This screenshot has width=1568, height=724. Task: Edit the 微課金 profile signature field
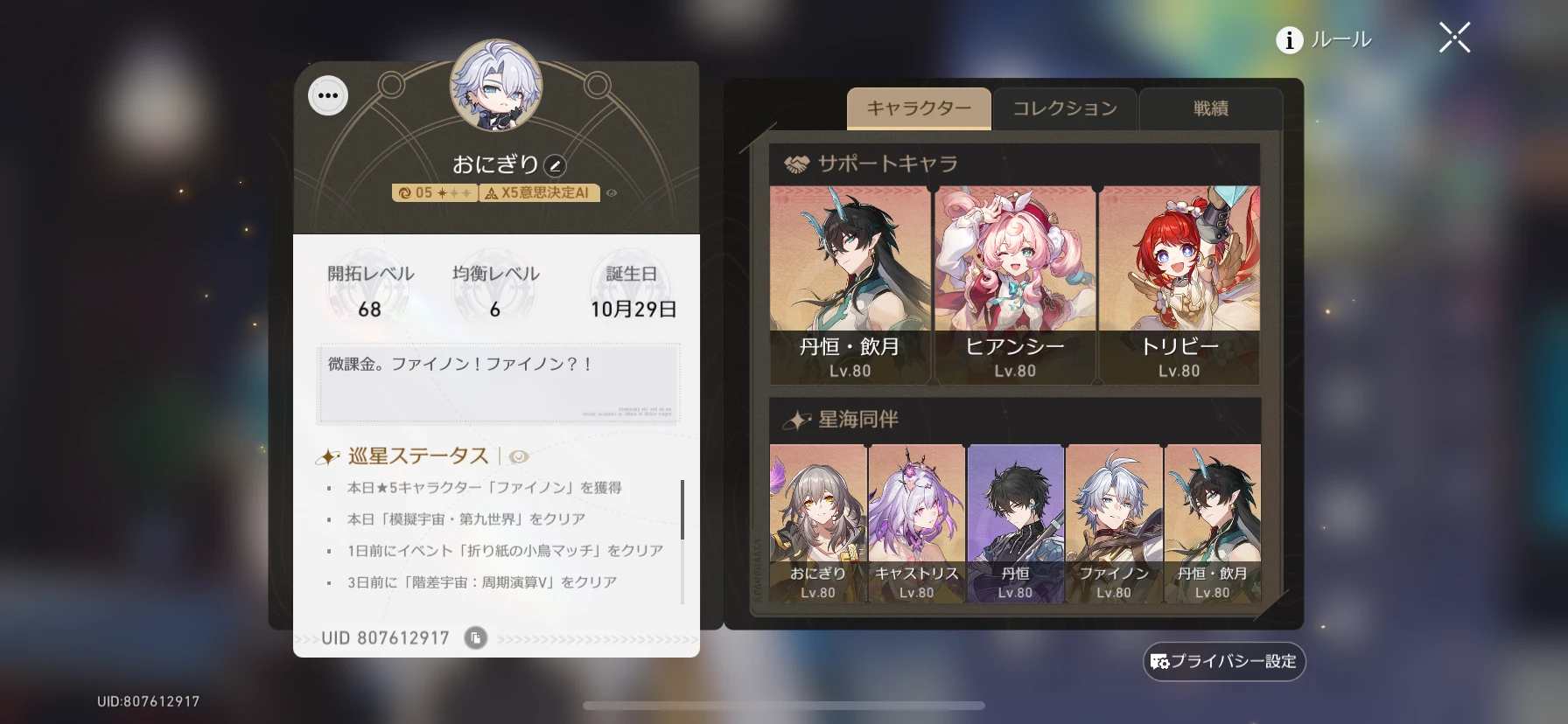(x=497, y=382)
